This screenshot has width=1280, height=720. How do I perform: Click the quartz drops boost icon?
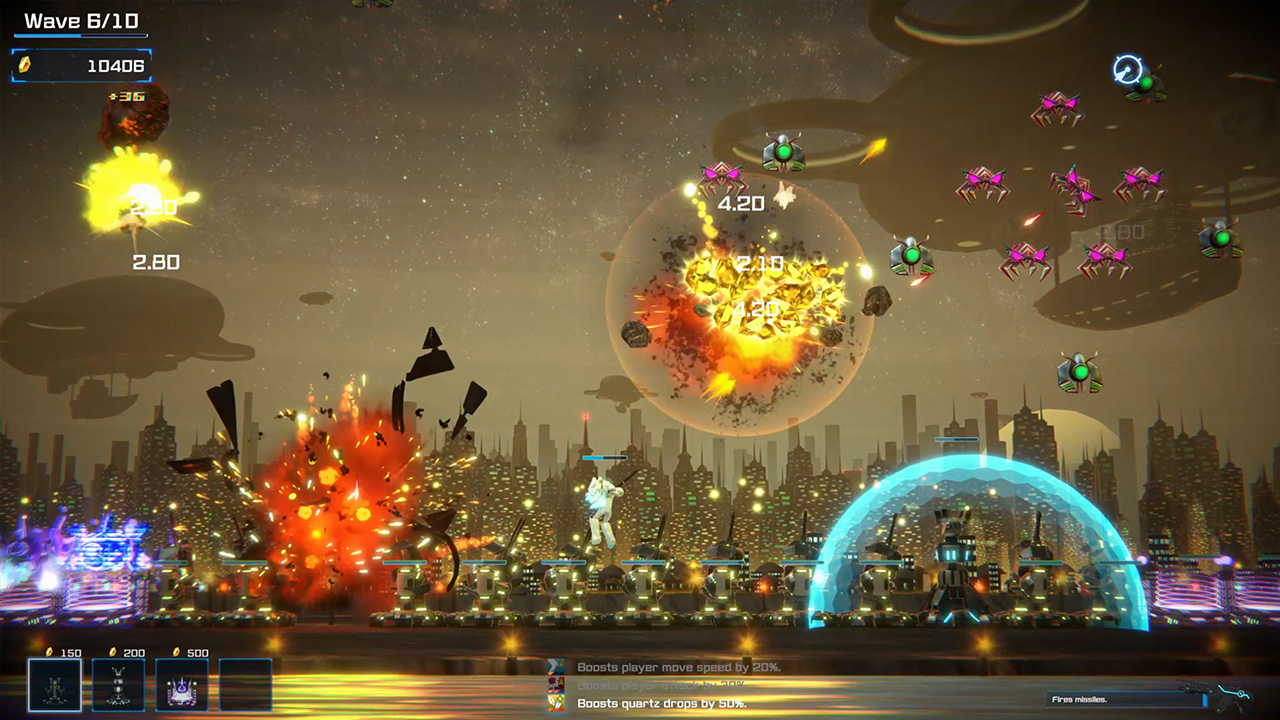click(556, 702)
